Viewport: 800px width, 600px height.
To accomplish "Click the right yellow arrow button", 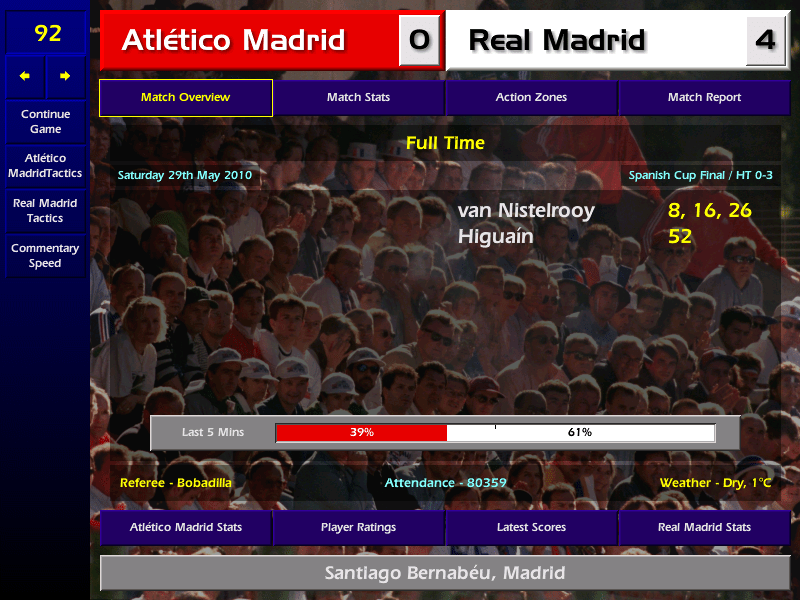I will [x=65, y=76].
